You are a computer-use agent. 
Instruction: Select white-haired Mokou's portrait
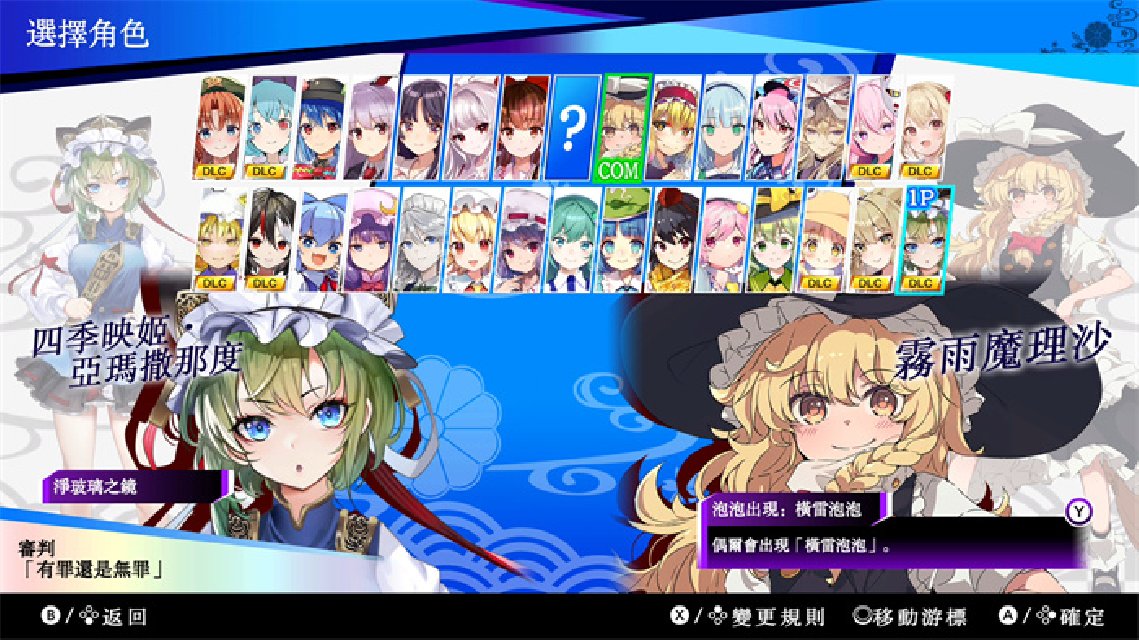pos(473,127)
